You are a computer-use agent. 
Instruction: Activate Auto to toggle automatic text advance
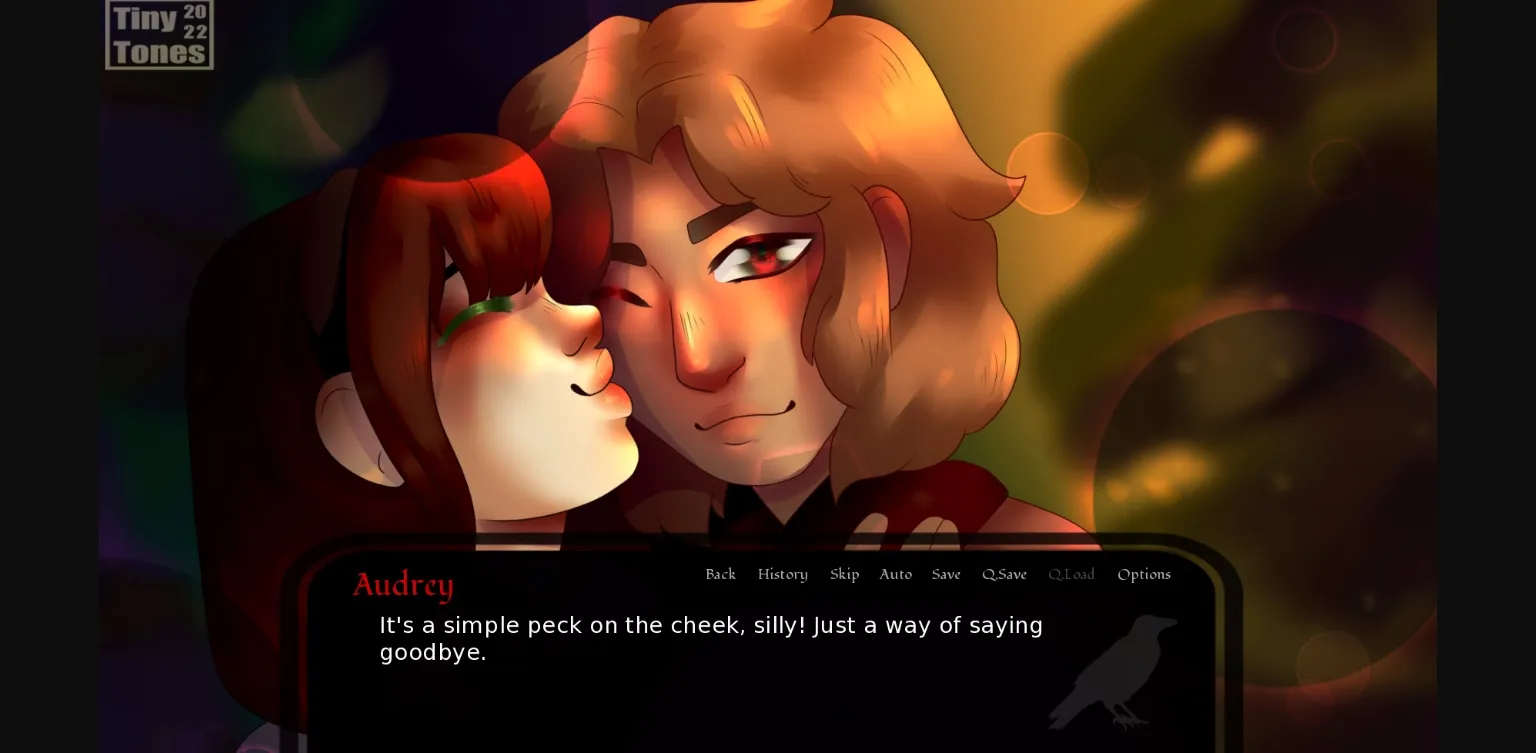point(895,574)
